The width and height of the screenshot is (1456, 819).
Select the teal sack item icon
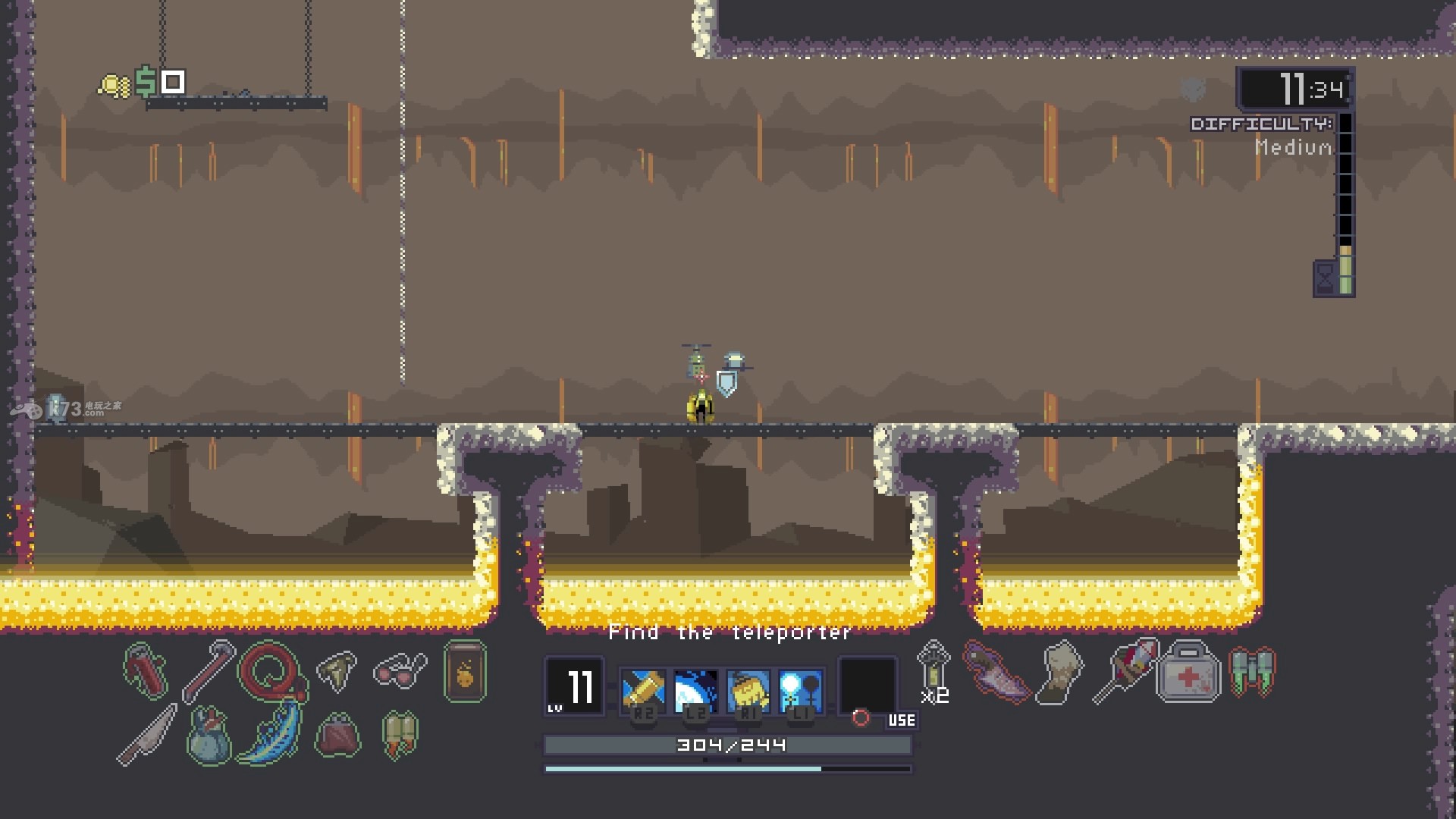click(208, 736)
